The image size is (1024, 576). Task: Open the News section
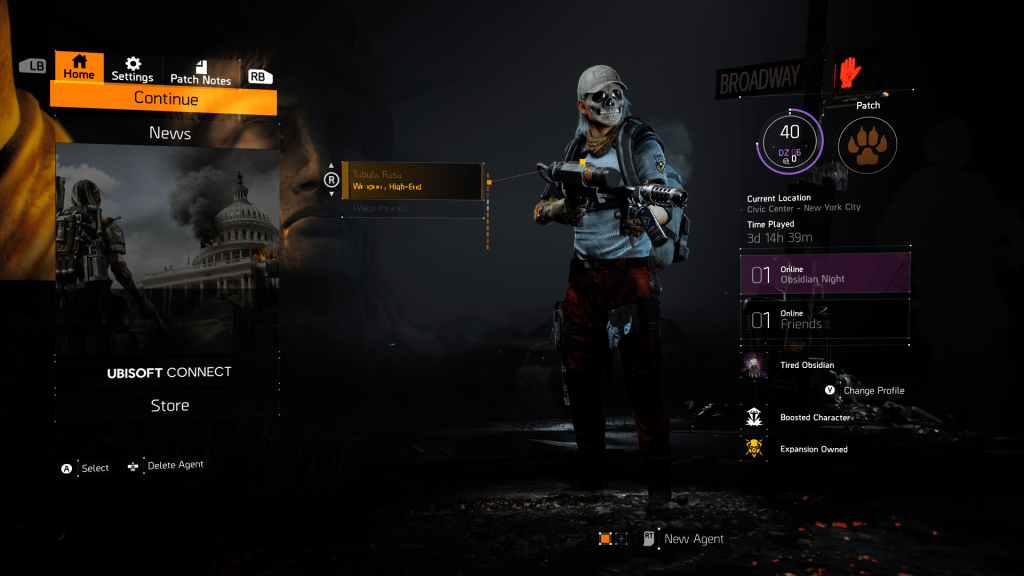click(x=169, y=133)
